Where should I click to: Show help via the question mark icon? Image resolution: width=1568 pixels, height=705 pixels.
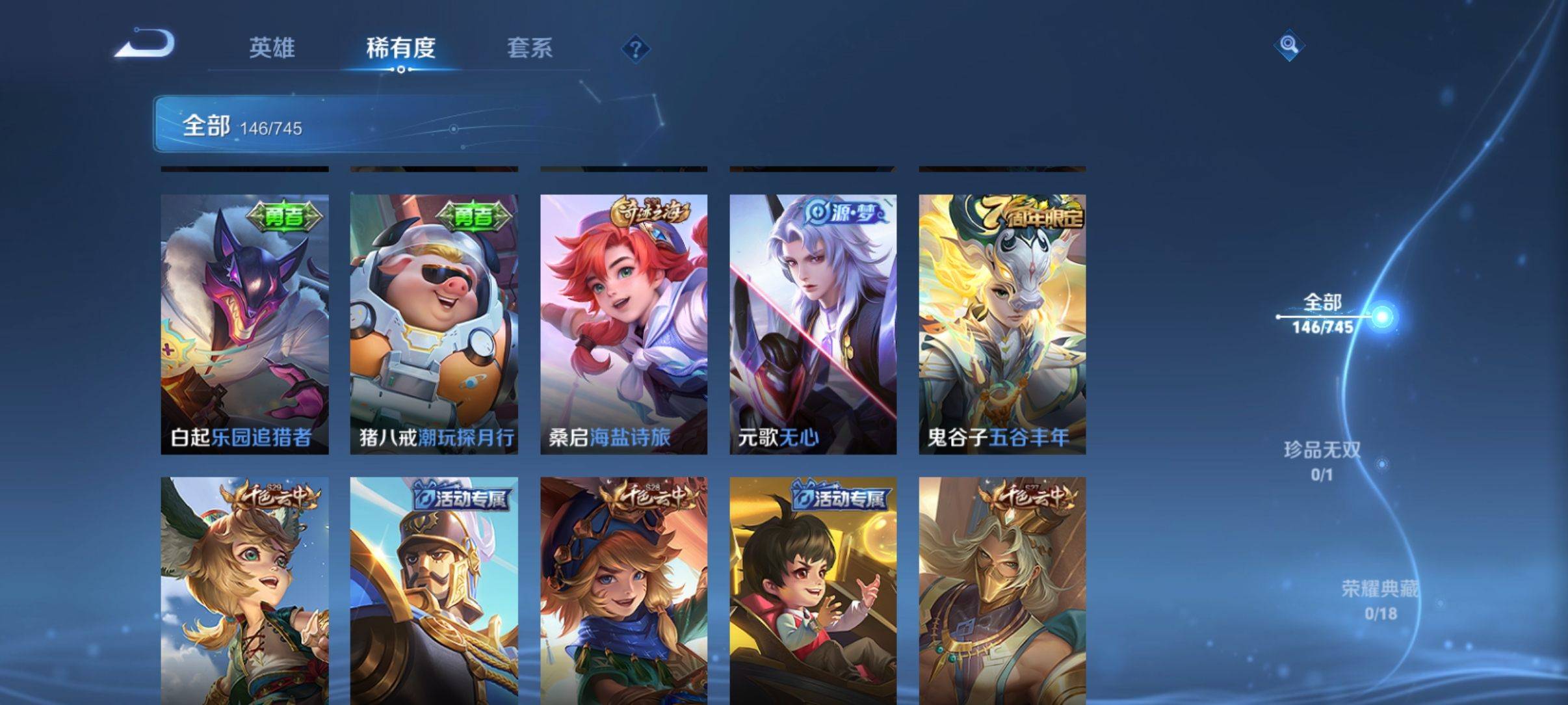(635, 49)
